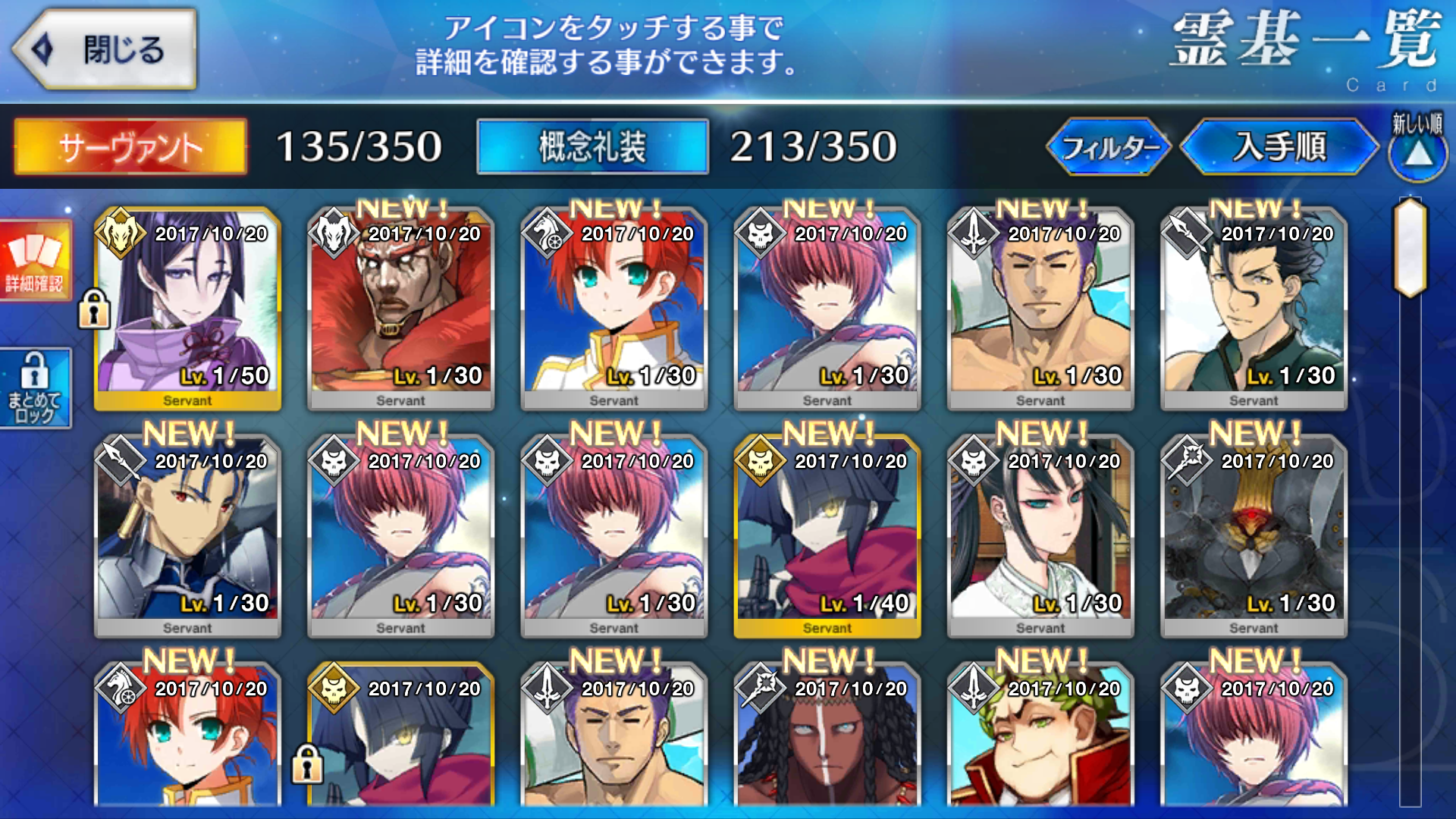
Task: Select the locked gold-framed assassin in the bottom row
Action: point(400,739)
